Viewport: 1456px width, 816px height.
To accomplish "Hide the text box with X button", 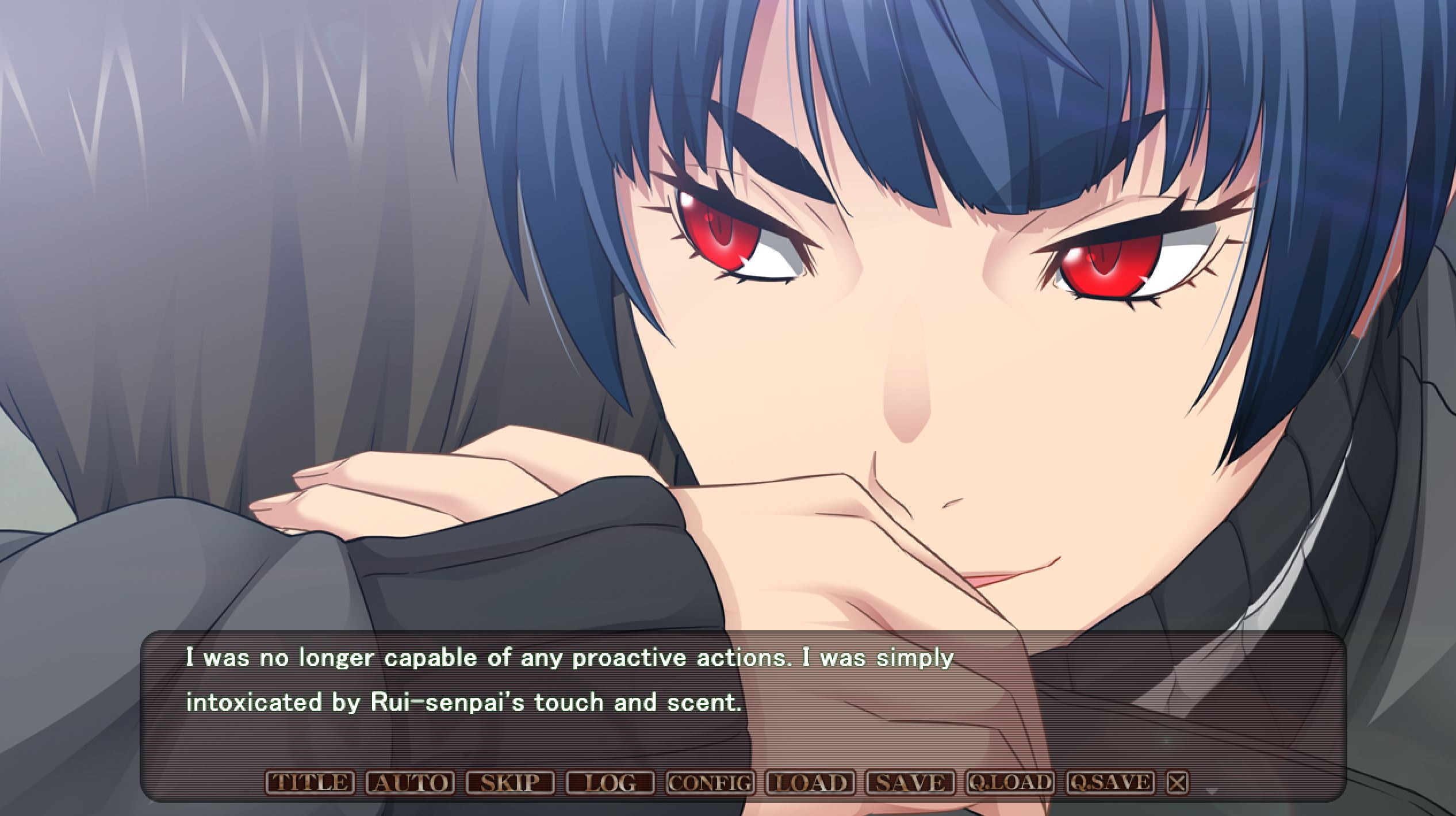I will click(x=1177, y=782).
